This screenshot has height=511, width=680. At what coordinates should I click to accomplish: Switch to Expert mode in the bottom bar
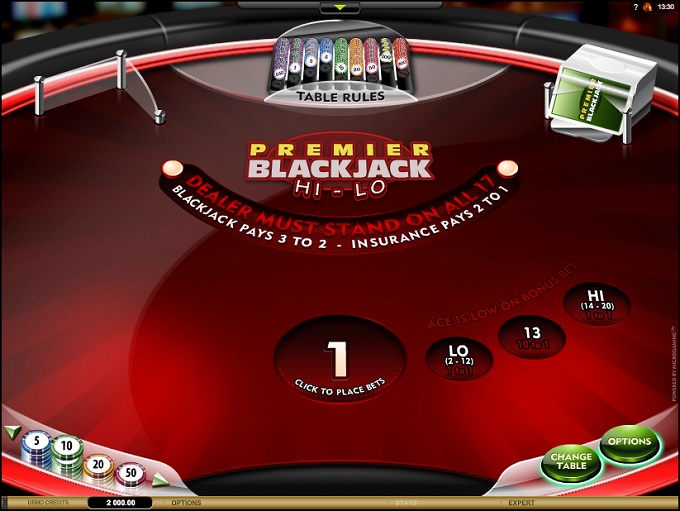coord(521,503)
